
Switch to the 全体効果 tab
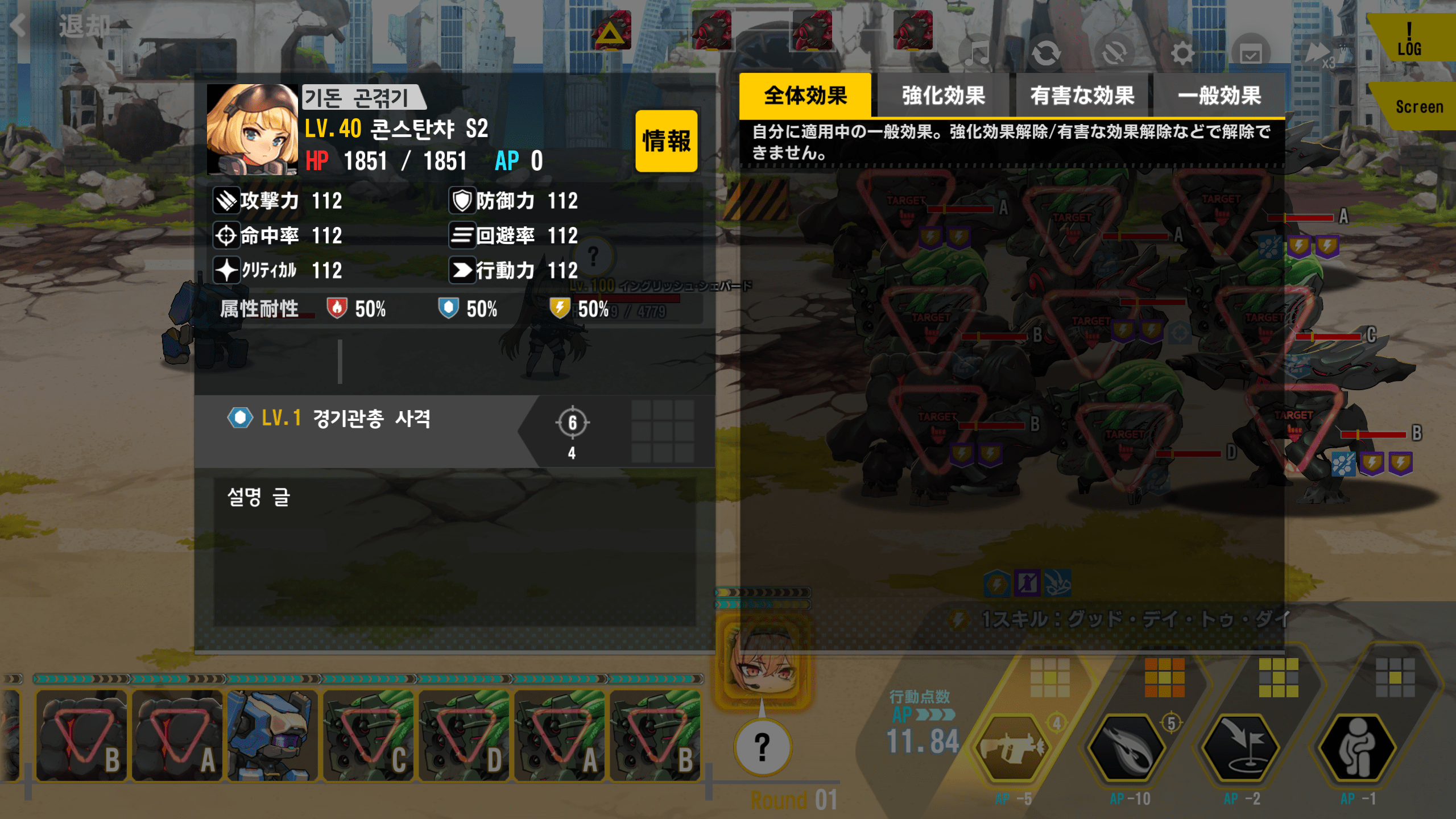click(805, 96)
